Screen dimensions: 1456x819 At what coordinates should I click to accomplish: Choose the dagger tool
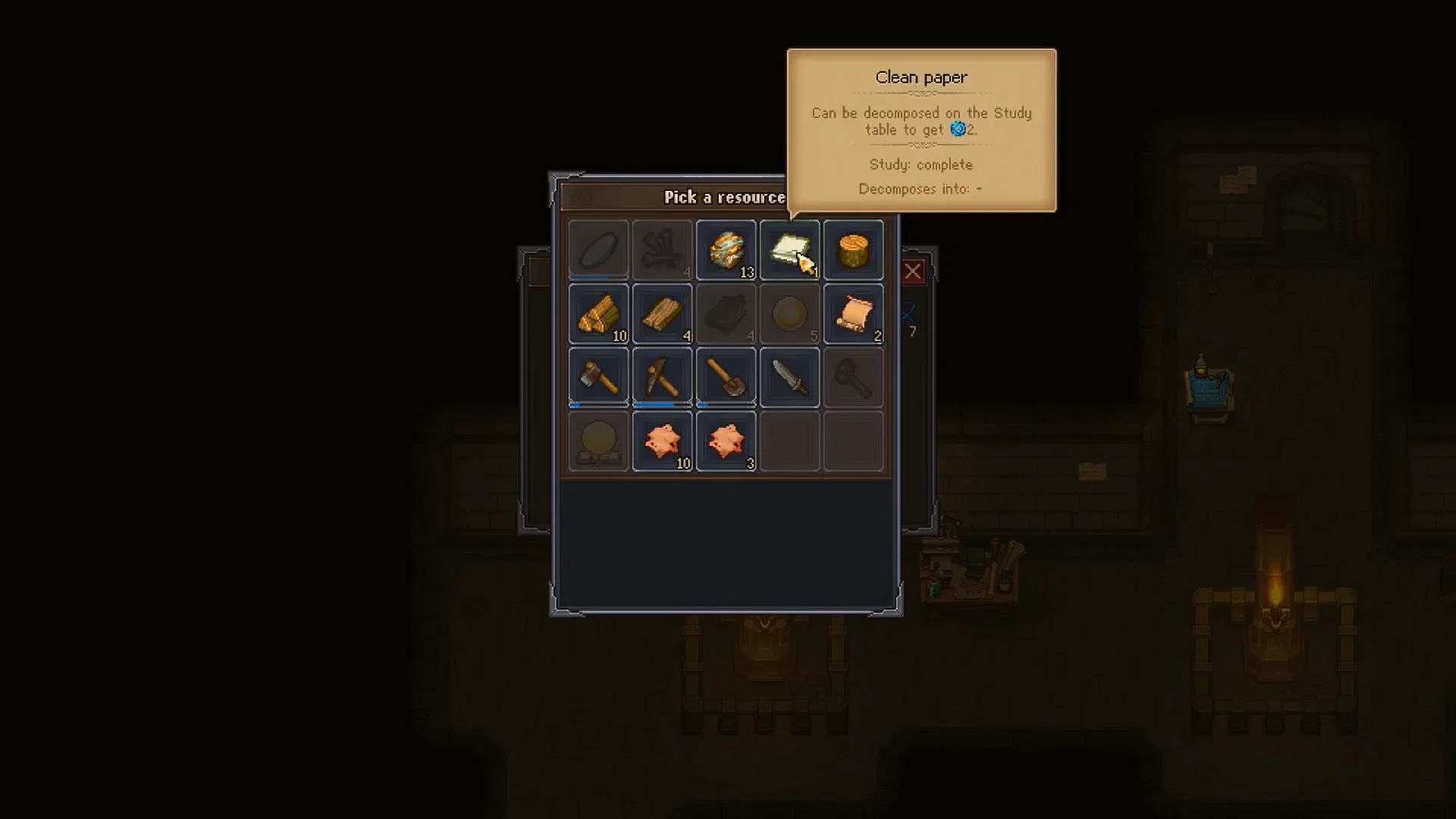tap(789, 377)
